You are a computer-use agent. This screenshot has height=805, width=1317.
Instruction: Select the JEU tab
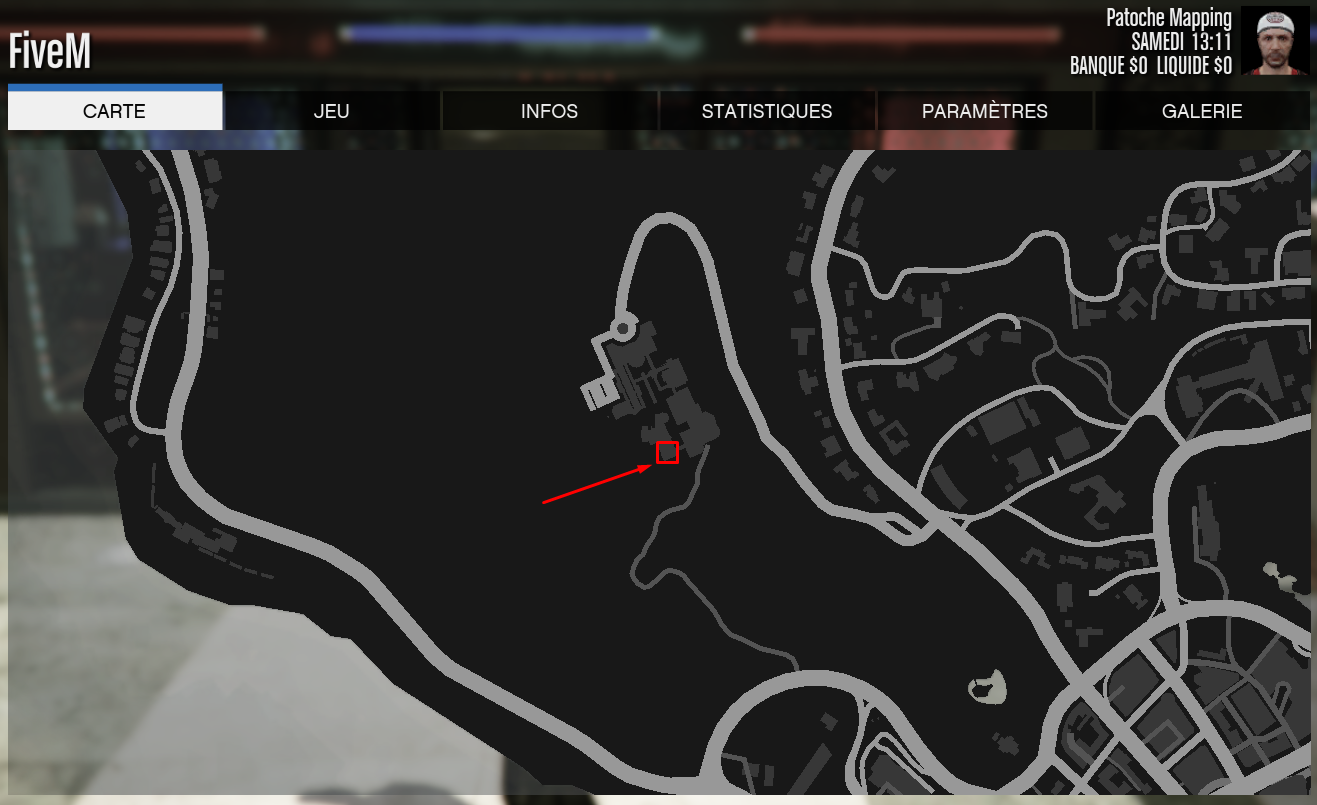click(x=331, y=111)
